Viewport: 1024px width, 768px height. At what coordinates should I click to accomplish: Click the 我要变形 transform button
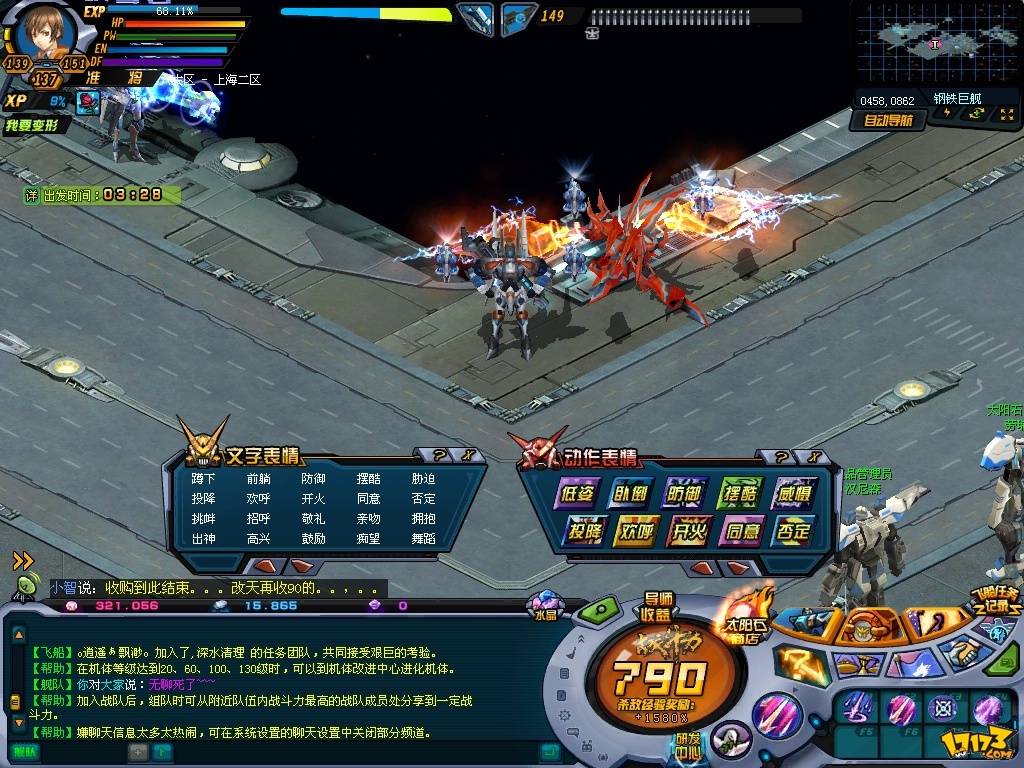35,125
